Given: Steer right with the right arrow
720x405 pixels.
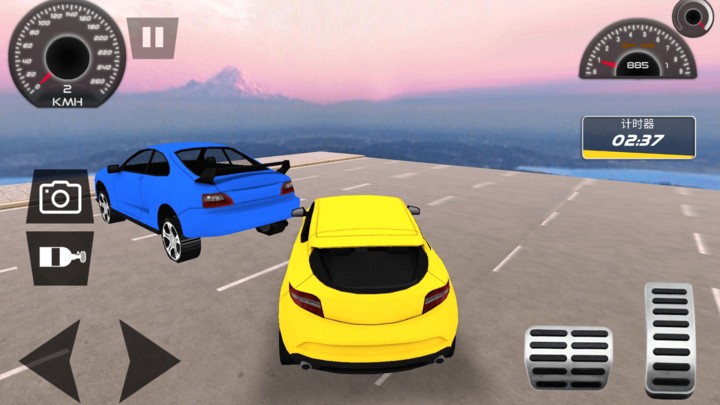Looking at the screenshot, I should pos(146,359).
